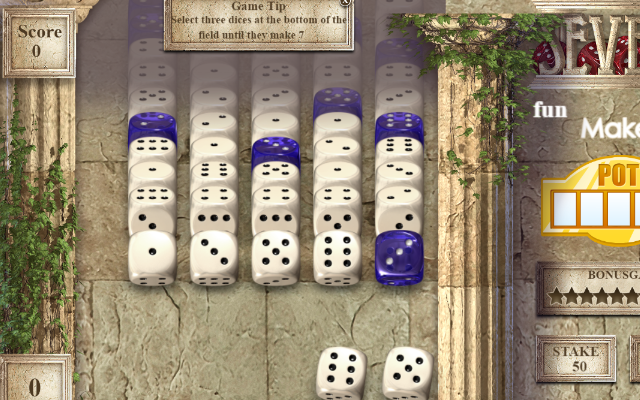Select the six-dot die in the field's bottom row
The height and width of the screenshot is (400, 640).
coord(338,257)
